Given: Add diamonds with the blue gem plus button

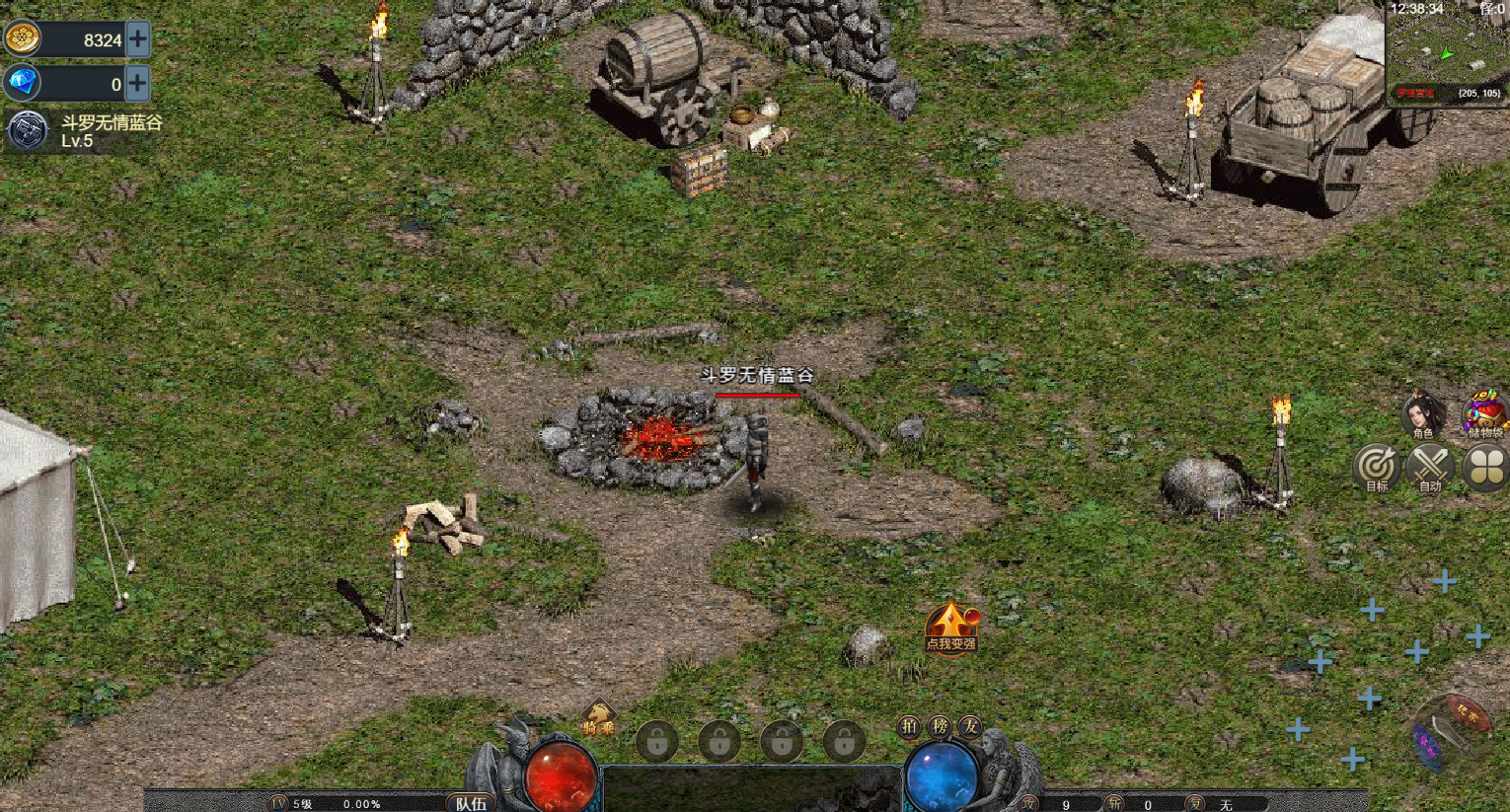Looking at the screenshot, I should click(x=138, y=84).
